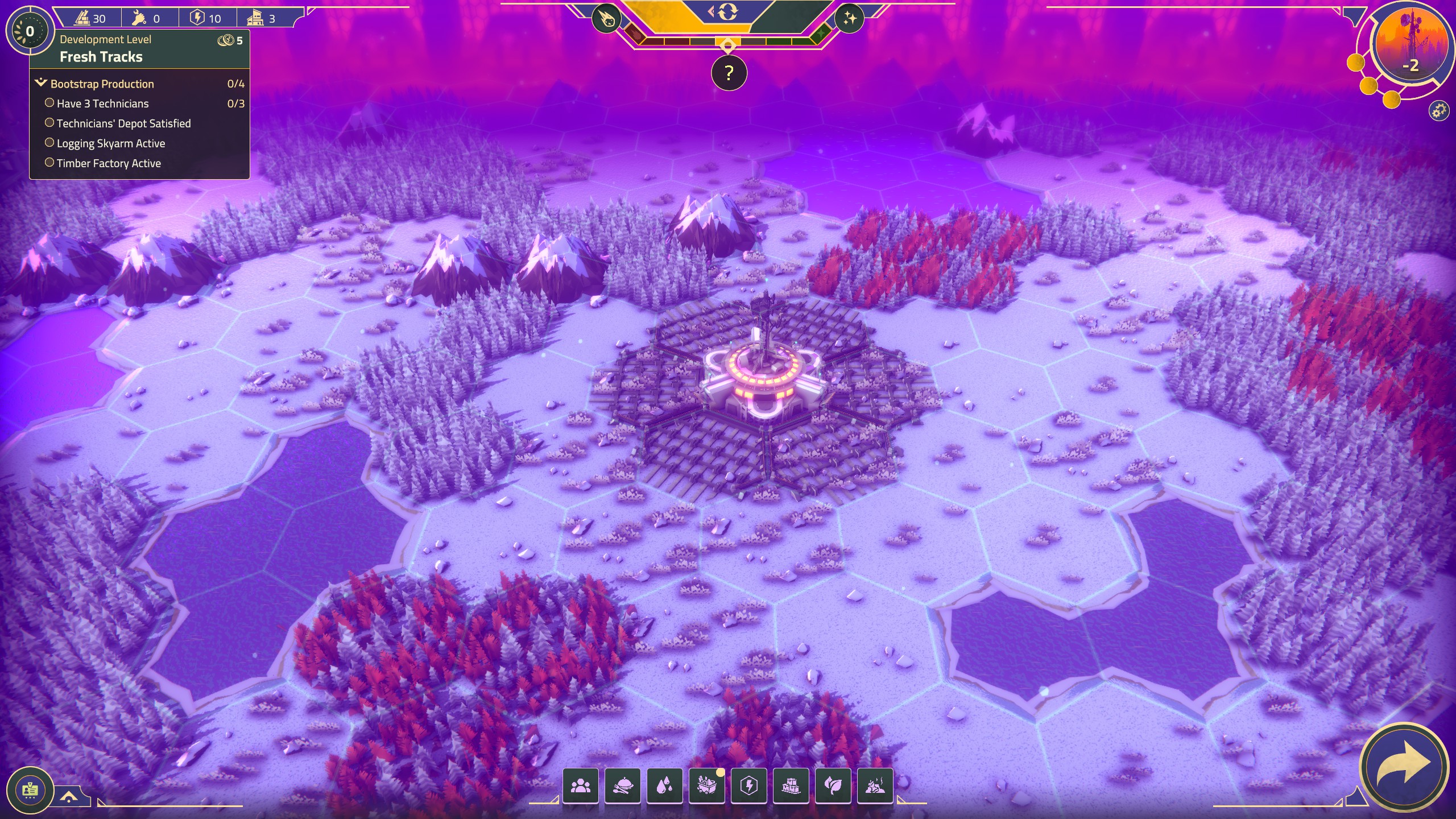This screenshot has width=1456, height=819.
Task: Select the nature leaf overlay icon
Action: pos(834,785)
